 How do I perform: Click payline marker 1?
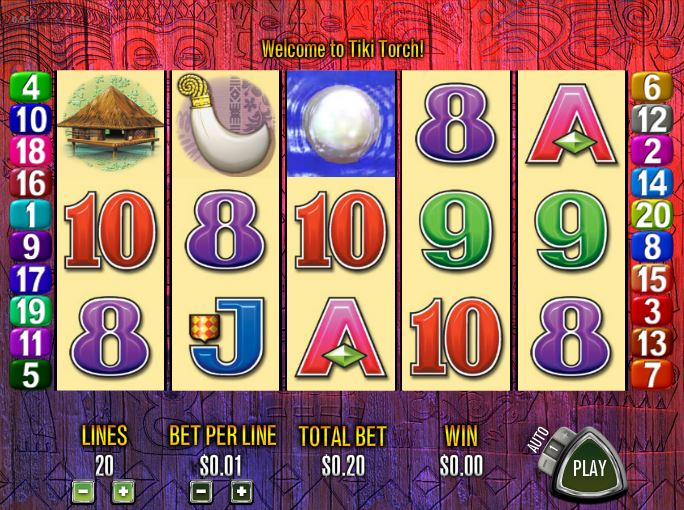point(30,215)
